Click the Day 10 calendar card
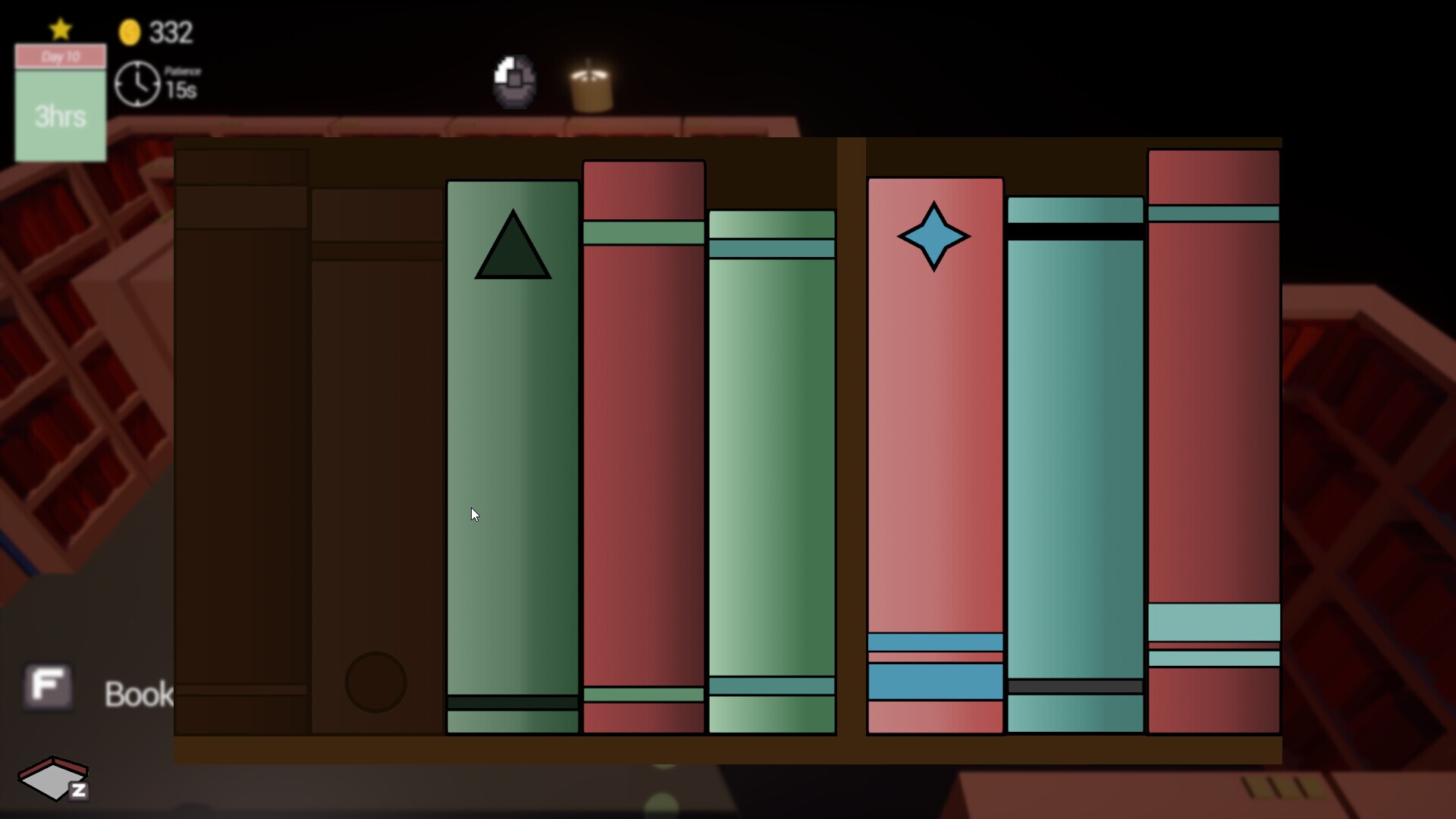The width and height of the screenshot is (1456, 819). coord(60,56)
